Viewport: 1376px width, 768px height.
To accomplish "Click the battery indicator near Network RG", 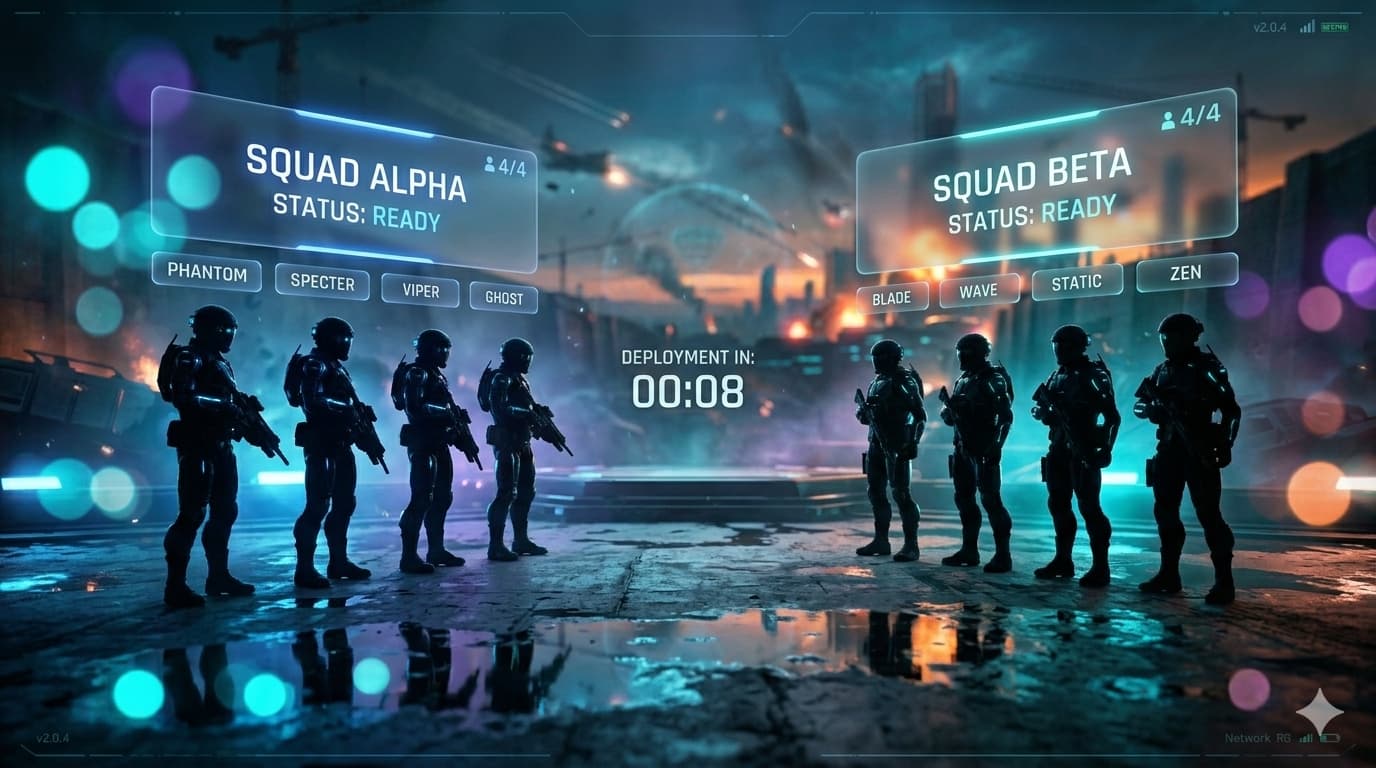I will [x=1330, y=738].
